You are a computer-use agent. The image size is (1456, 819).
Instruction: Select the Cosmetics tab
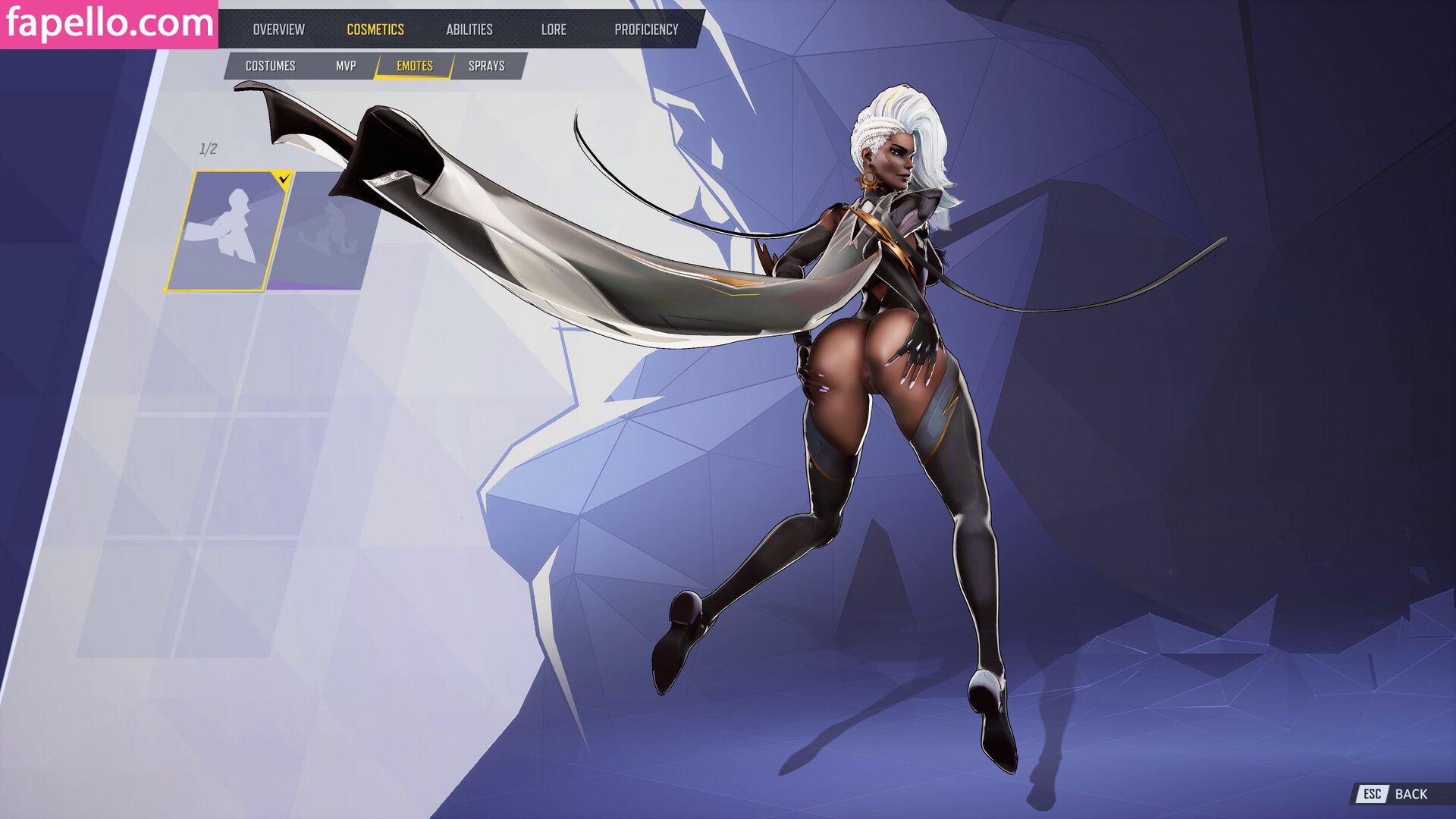[375, 30]
